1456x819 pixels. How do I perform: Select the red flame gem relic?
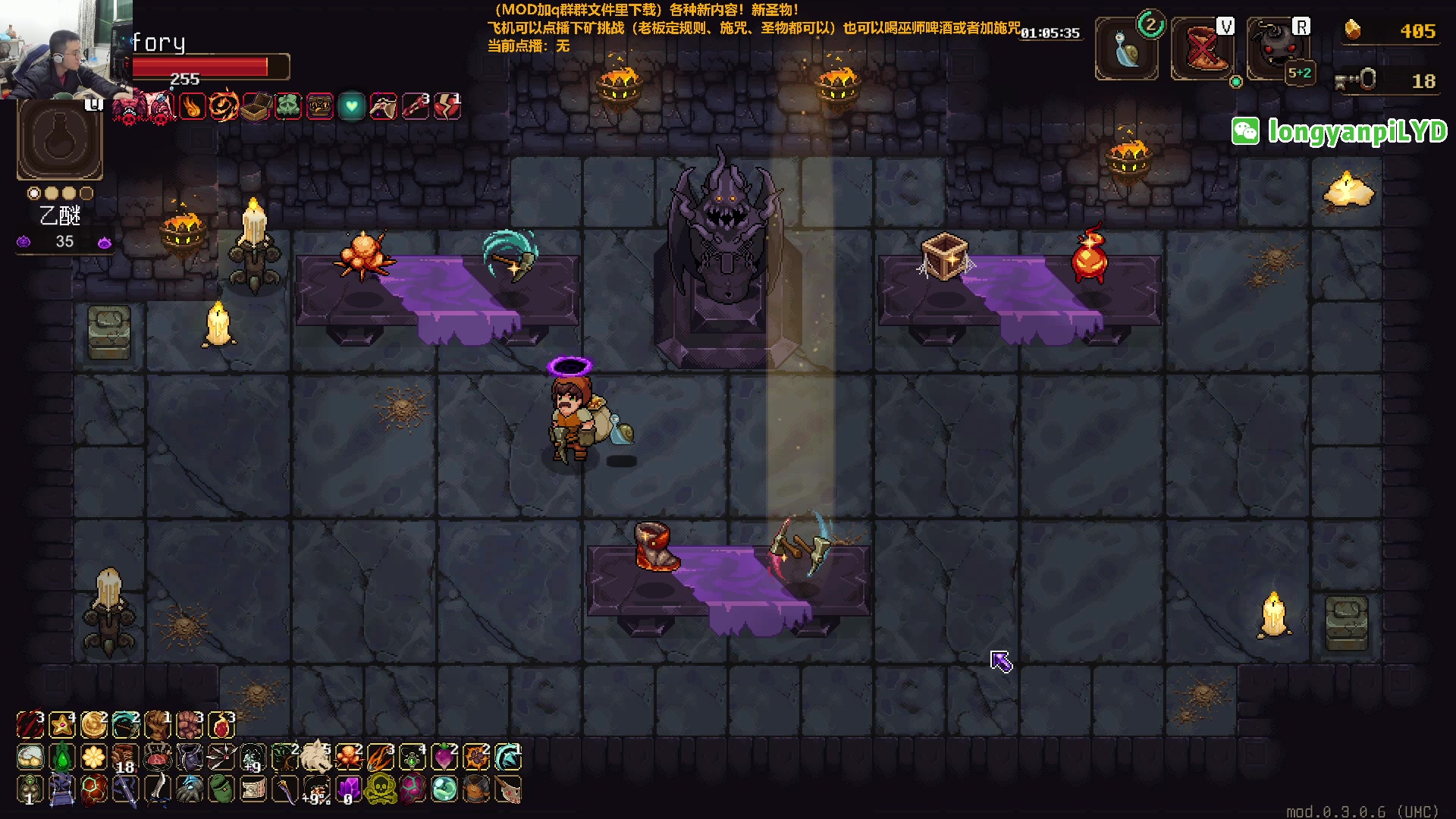[221, 726]
